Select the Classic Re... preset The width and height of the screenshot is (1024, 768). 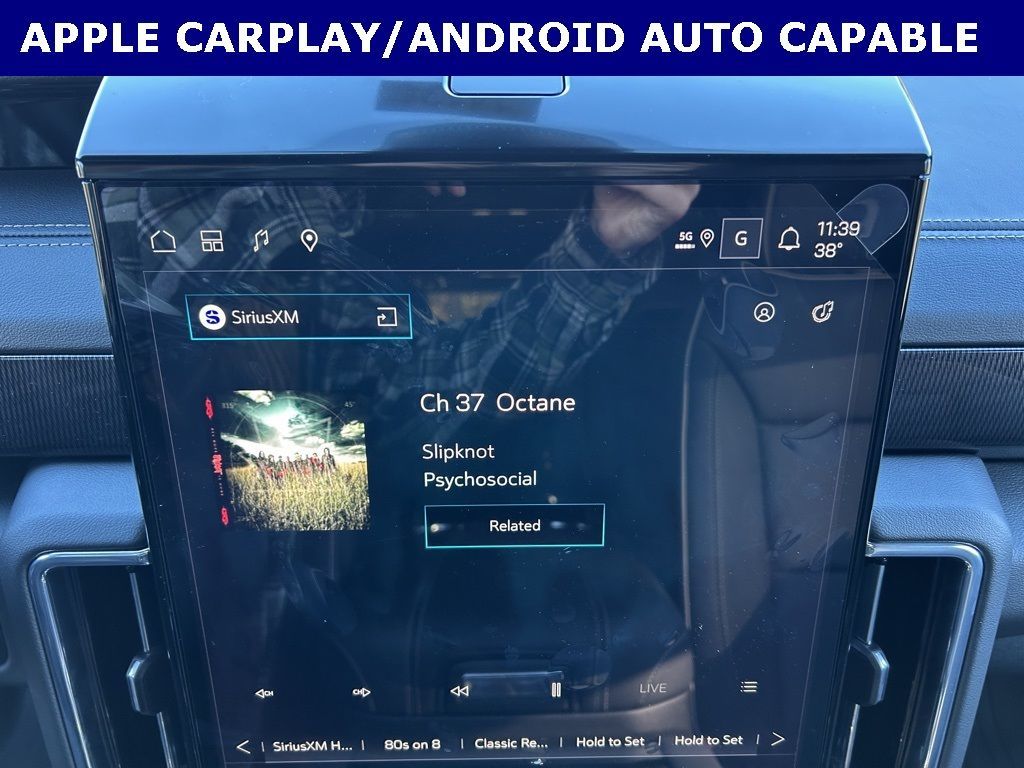[x=511, y=743]
